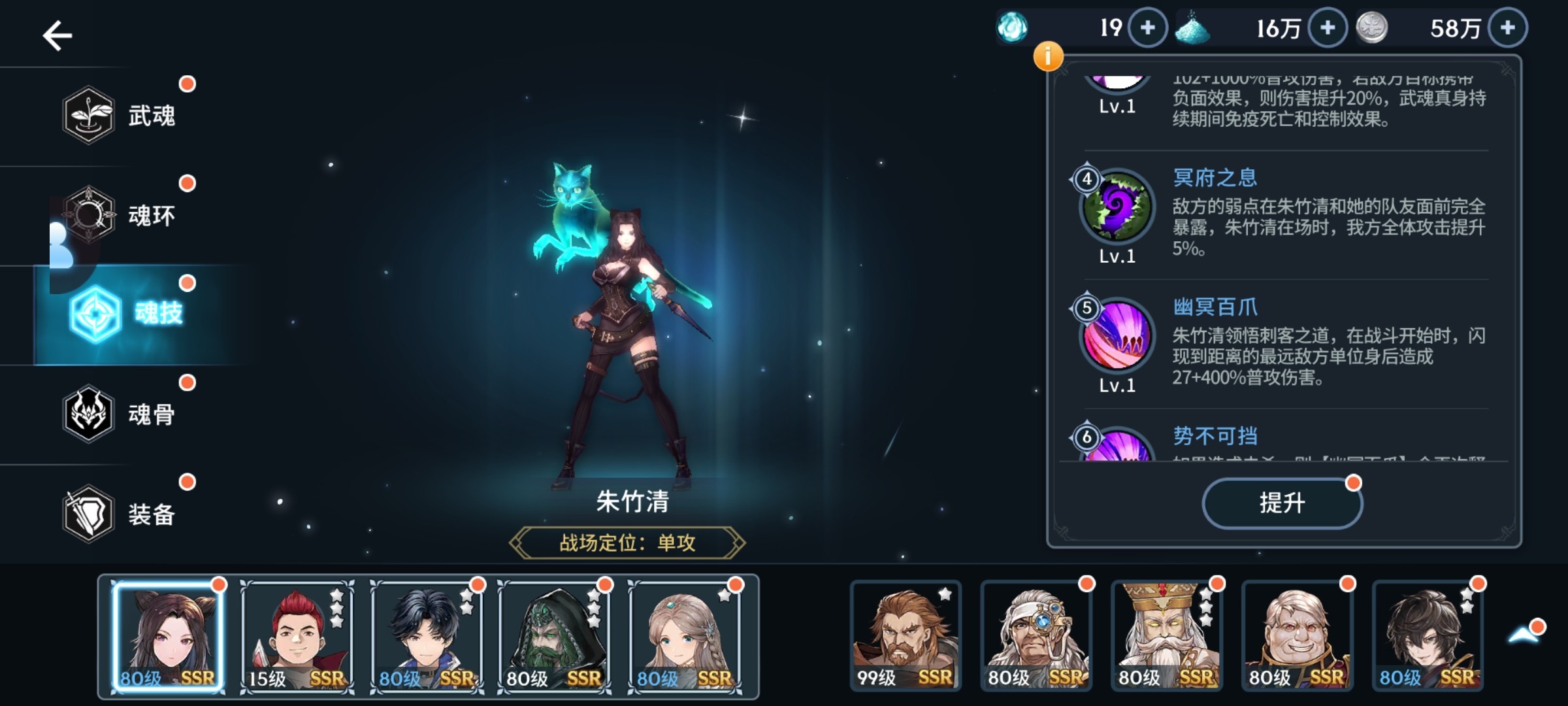Open the 魂骨 tab
The height and width of the screenshot is (706, 1568).
click(x=120, y=414)
